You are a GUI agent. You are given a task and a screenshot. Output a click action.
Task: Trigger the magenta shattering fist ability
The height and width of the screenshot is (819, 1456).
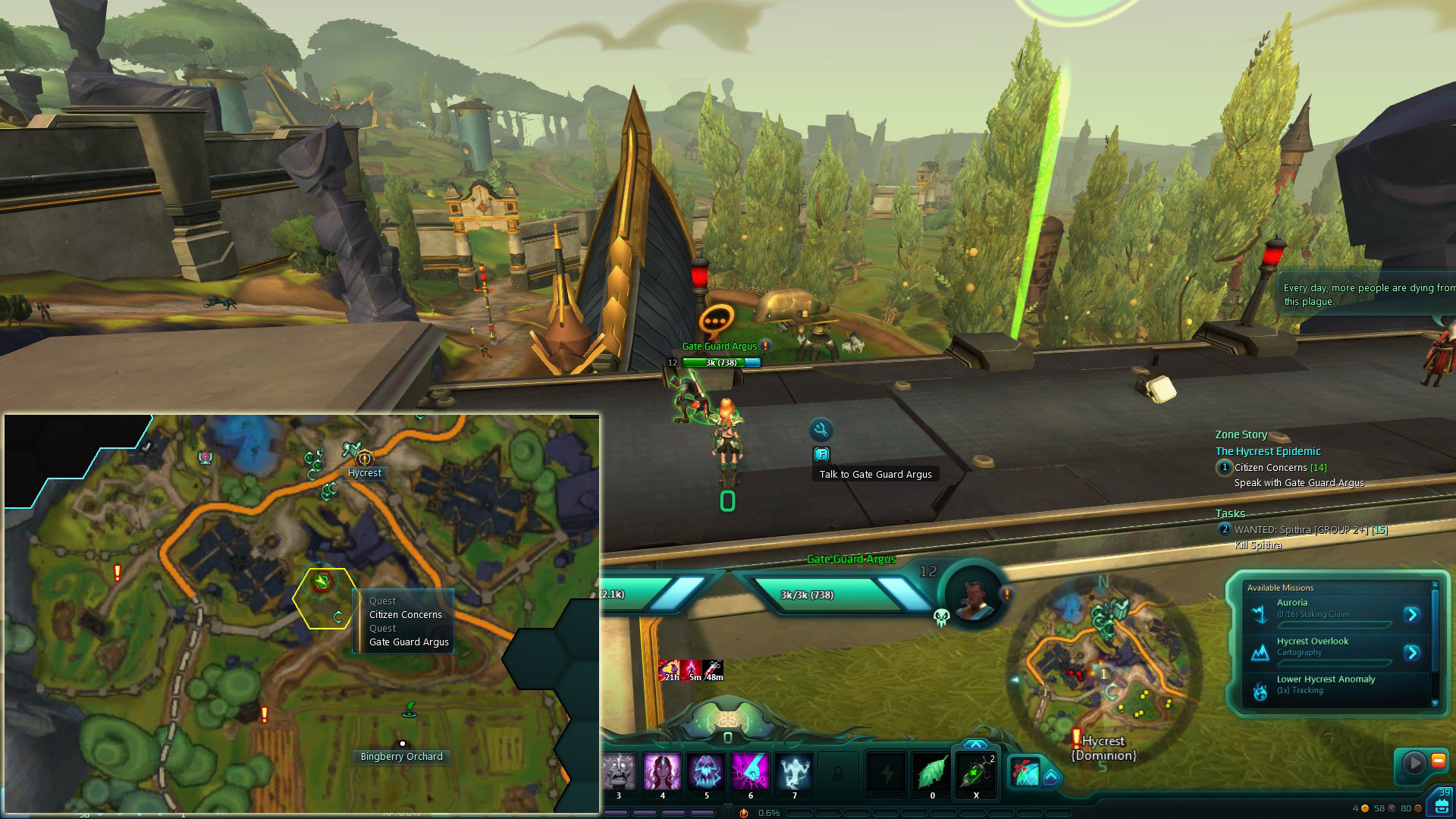tap(750, 772)
